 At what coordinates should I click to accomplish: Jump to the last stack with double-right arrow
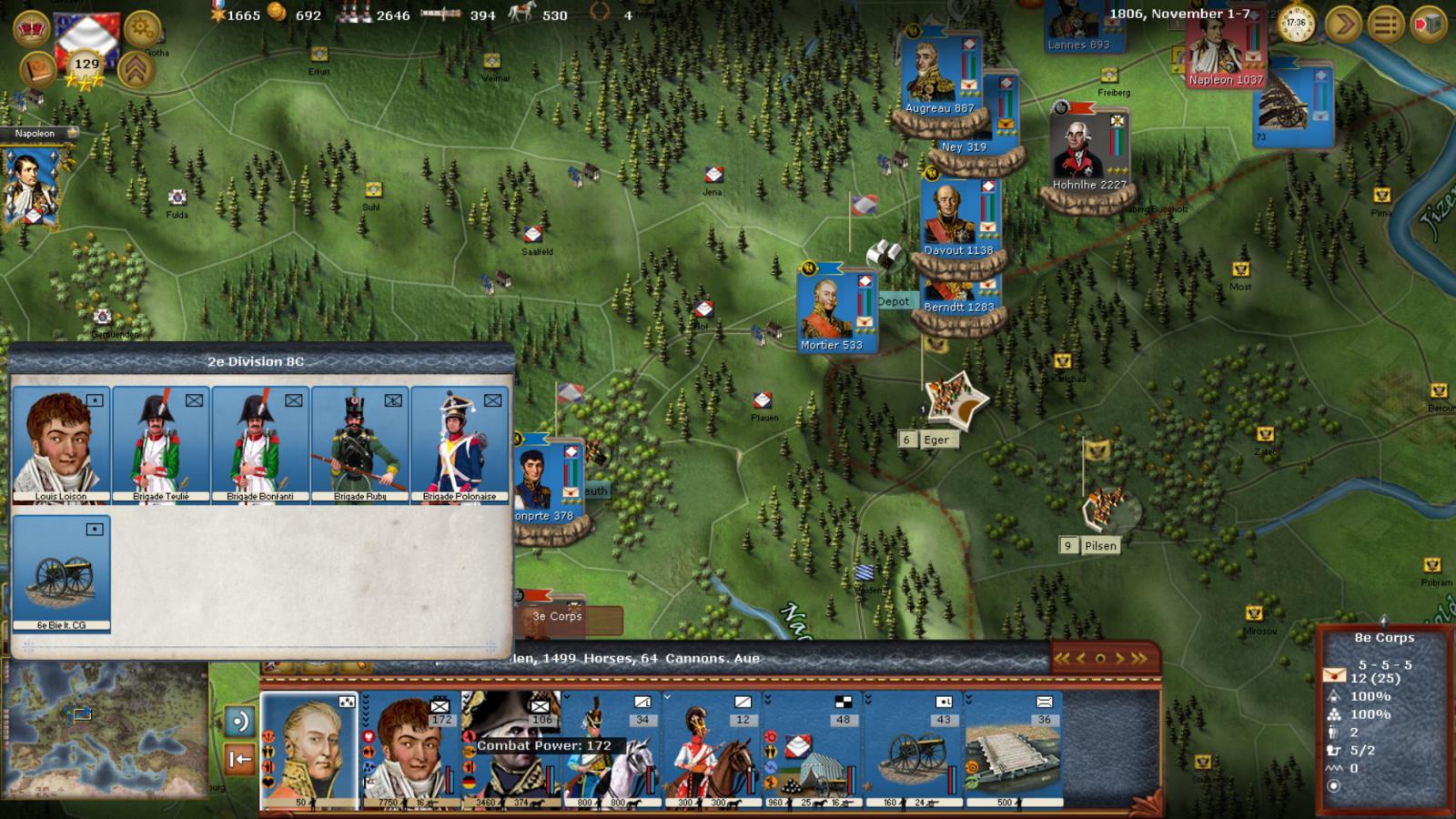(x=1140, y=658)
